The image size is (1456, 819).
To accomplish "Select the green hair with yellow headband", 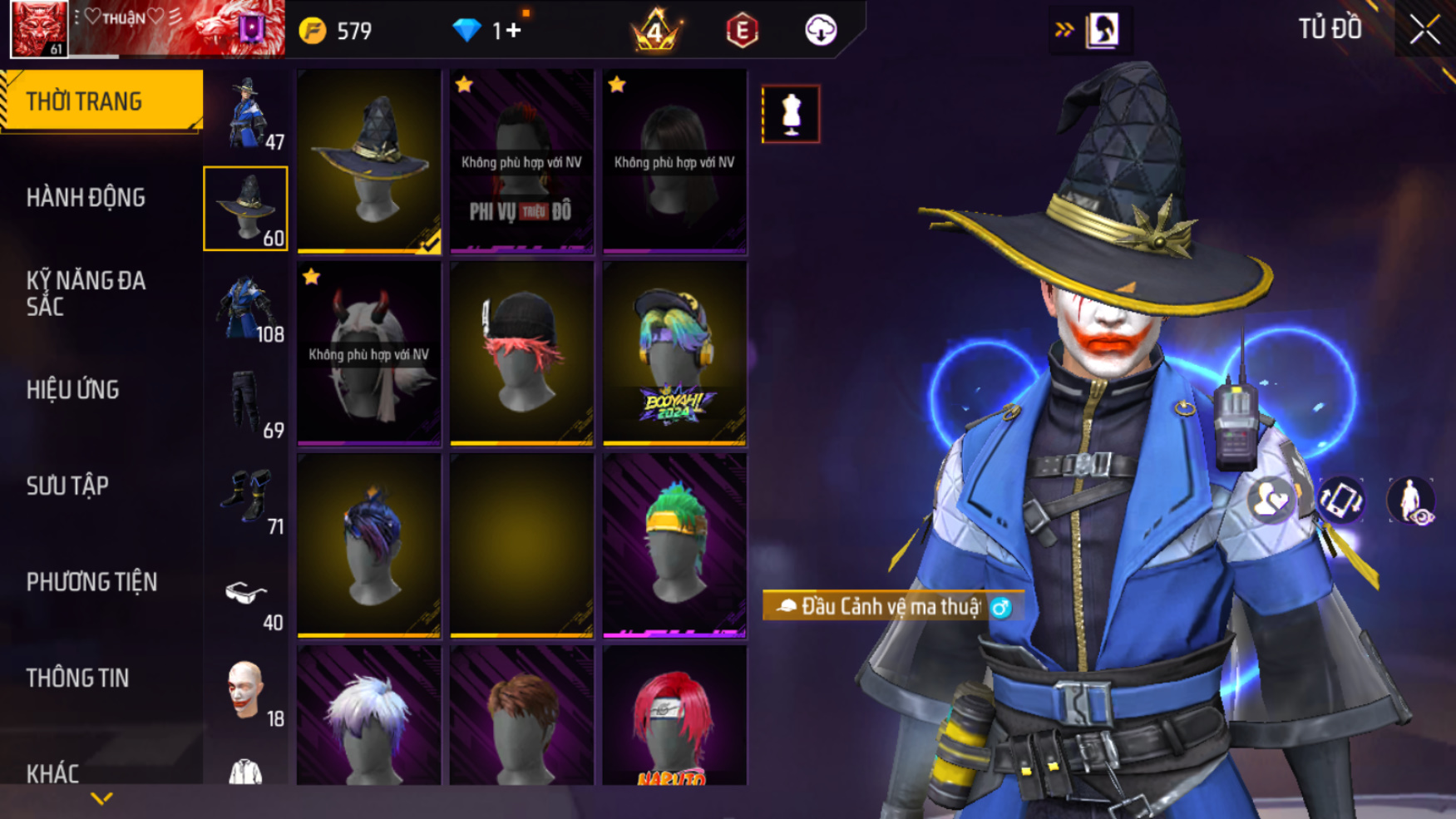I will point(674,545).
